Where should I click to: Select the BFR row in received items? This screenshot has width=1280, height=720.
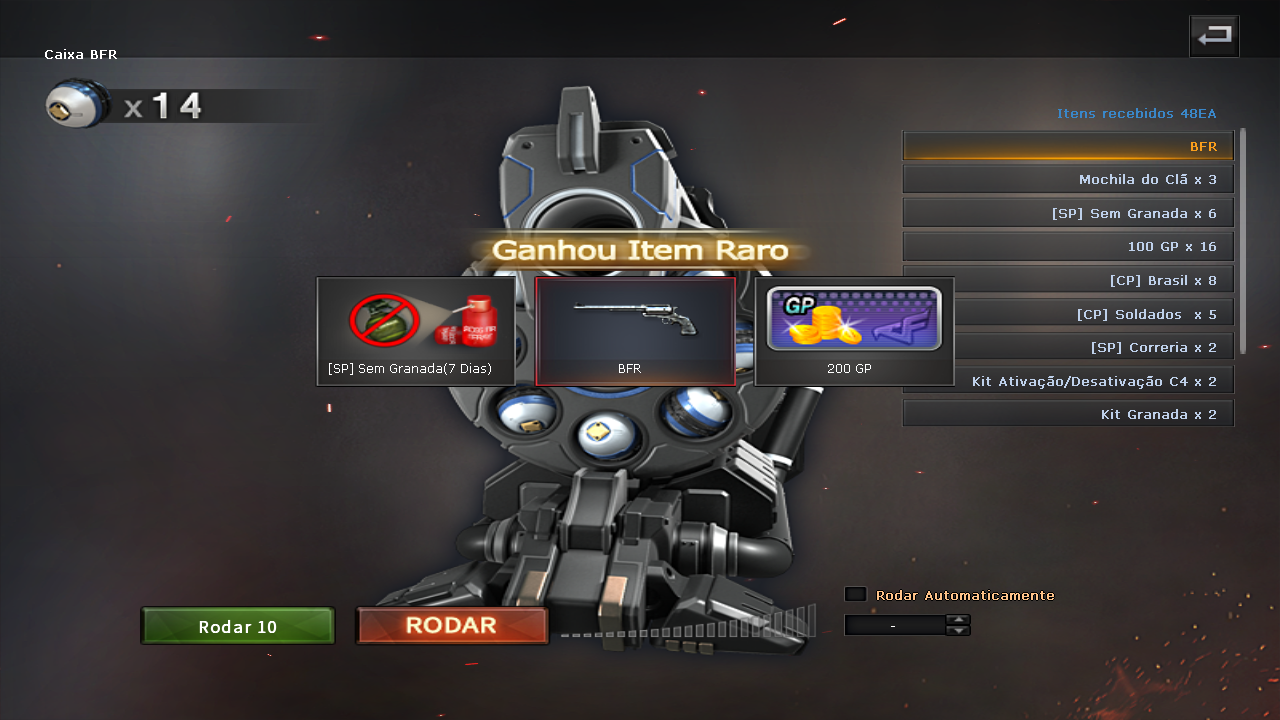pos(1068,146)
